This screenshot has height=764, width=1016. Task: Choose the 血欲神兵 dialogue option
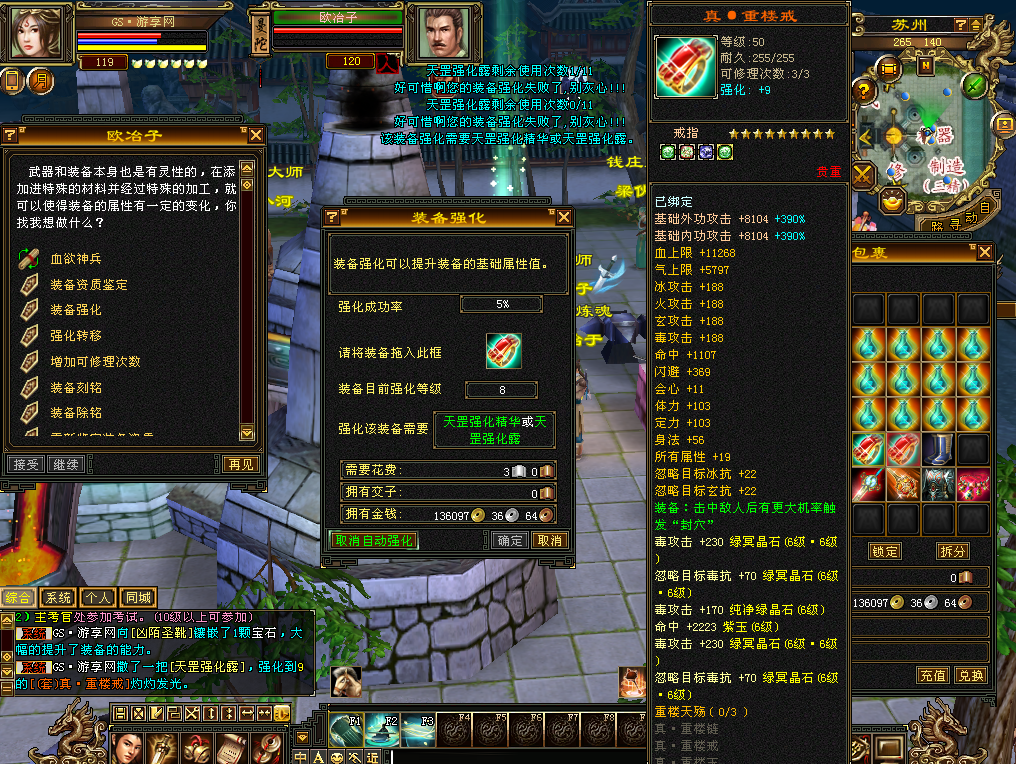[76, 259]
